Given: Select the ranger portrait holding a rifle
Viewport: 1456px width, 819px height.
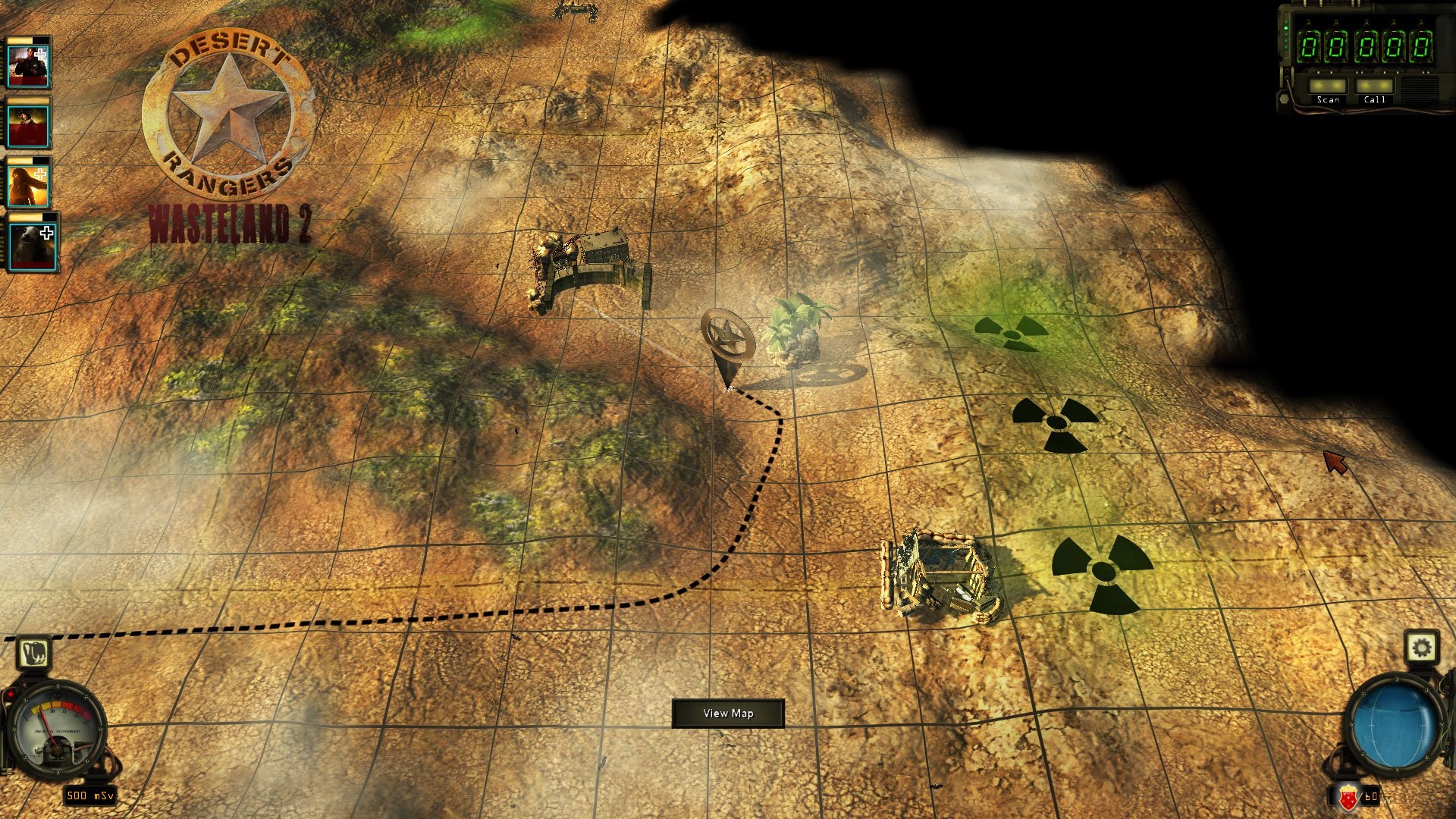Looking at the screenshot, I should (29, 64).
